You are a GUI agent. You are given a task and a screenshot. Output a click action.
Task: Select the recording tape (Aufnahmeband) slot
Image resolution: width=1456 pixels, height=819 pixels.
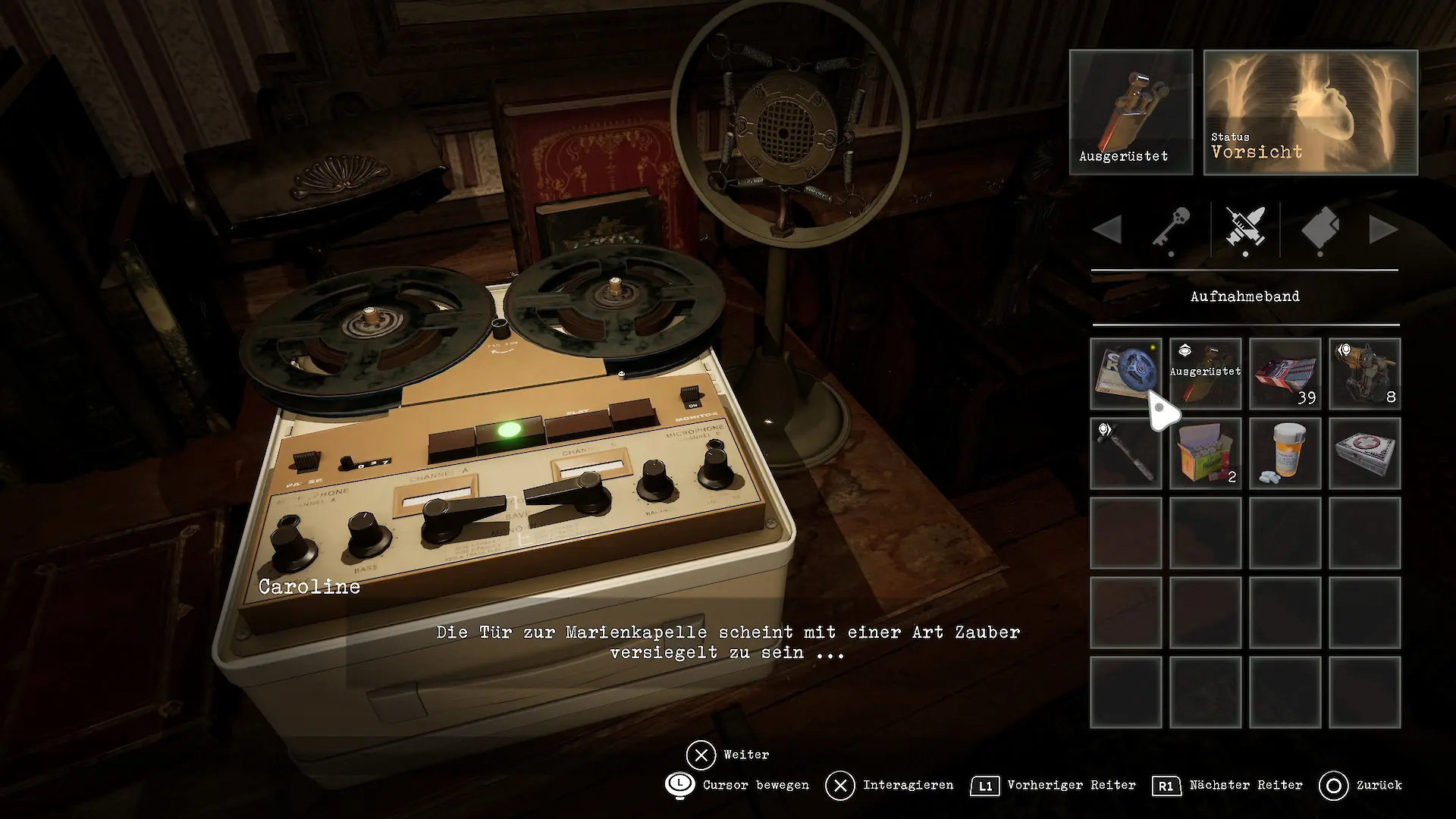pos(1125,374)
